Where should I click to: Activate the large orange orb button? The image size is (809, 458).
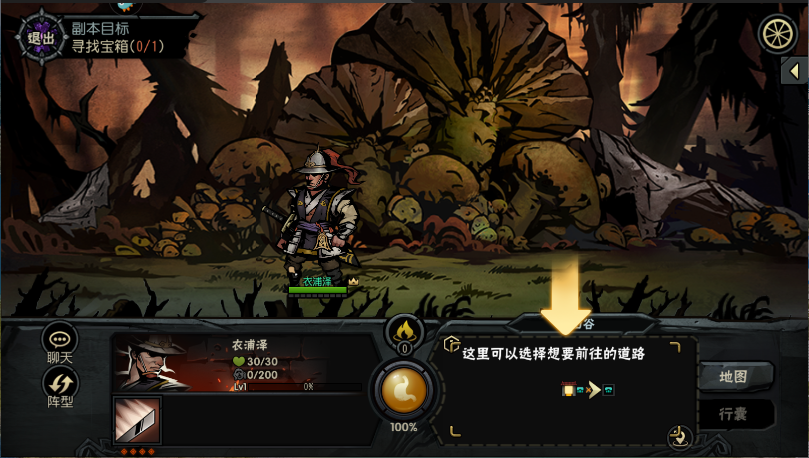click(x=405, y=389)
